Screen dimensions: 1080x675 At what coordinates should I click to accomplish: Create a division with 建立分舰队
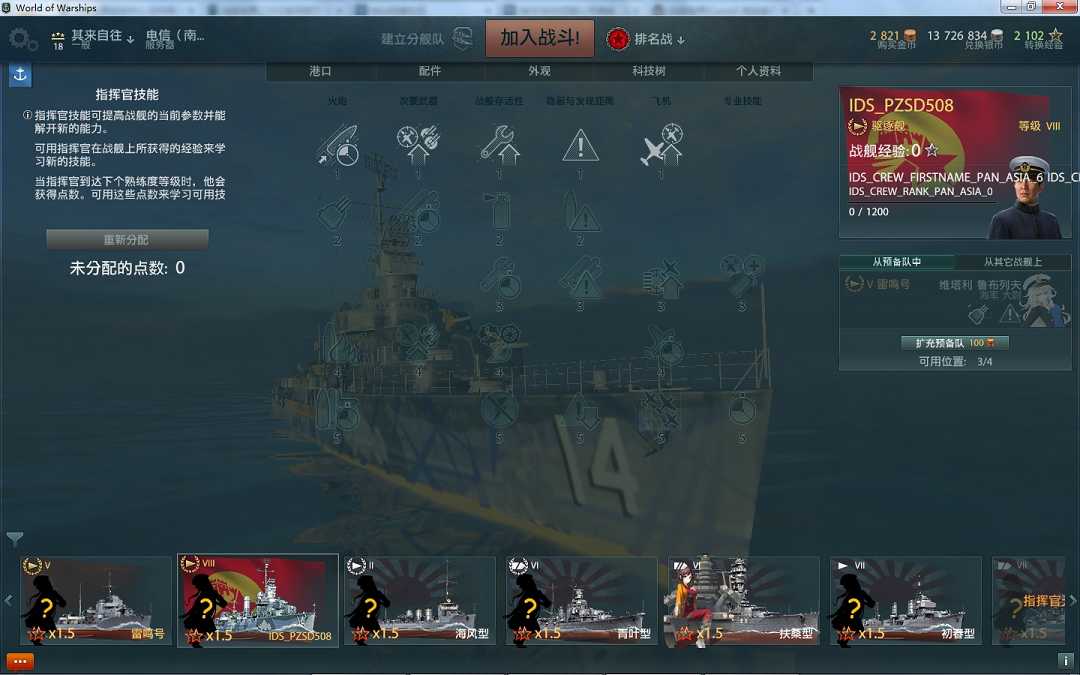[x=425, y=39]
